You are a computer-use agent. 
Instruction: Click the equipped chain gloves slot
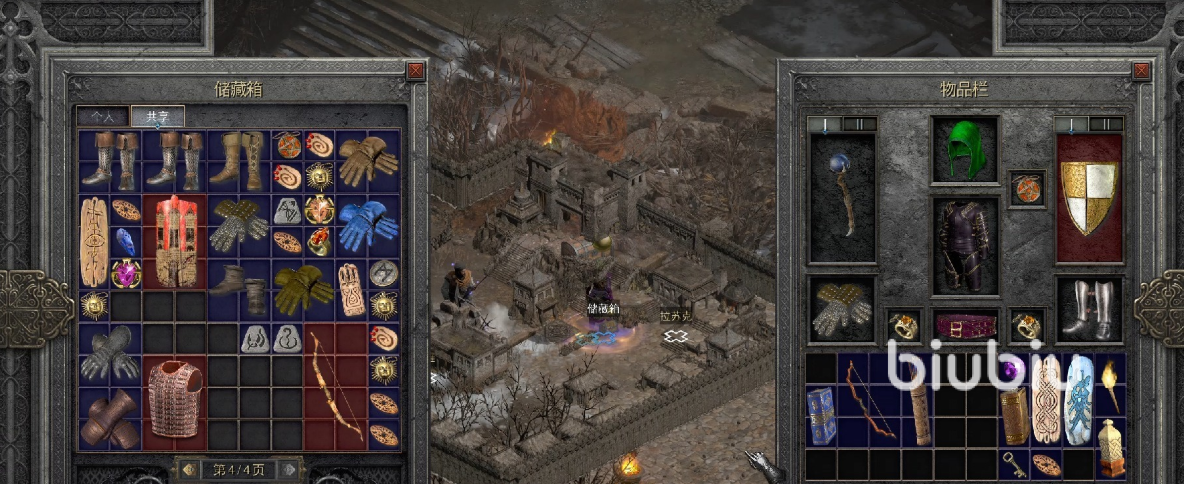(841, 309)
